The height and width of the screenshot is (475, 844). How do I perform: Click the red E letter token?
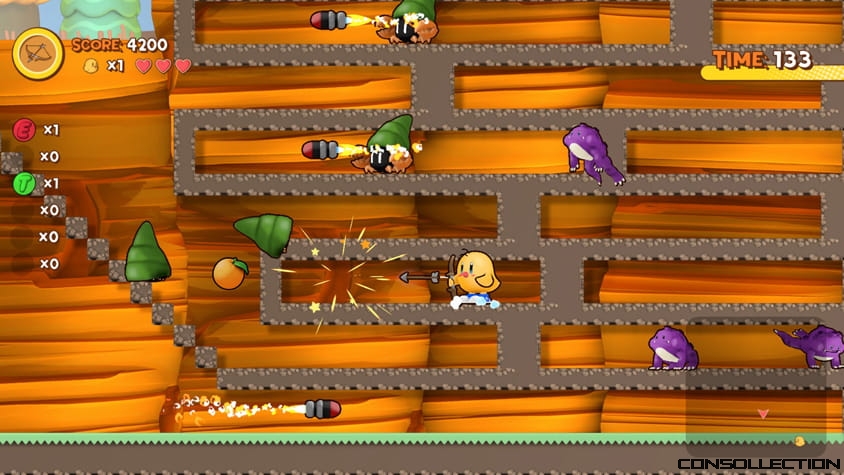(x=24, y=129)
